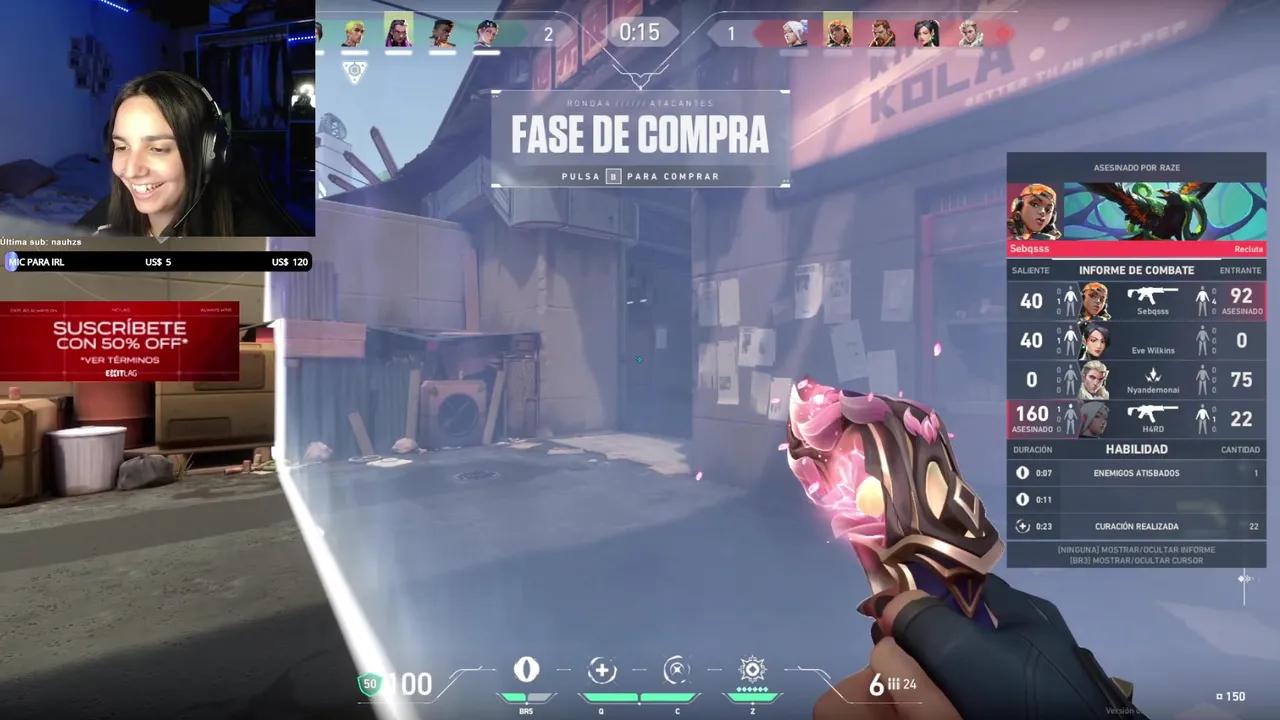This screenshot has width=1280, height=720.
Task: Click the C ability icon
Action: pos(677,670)
